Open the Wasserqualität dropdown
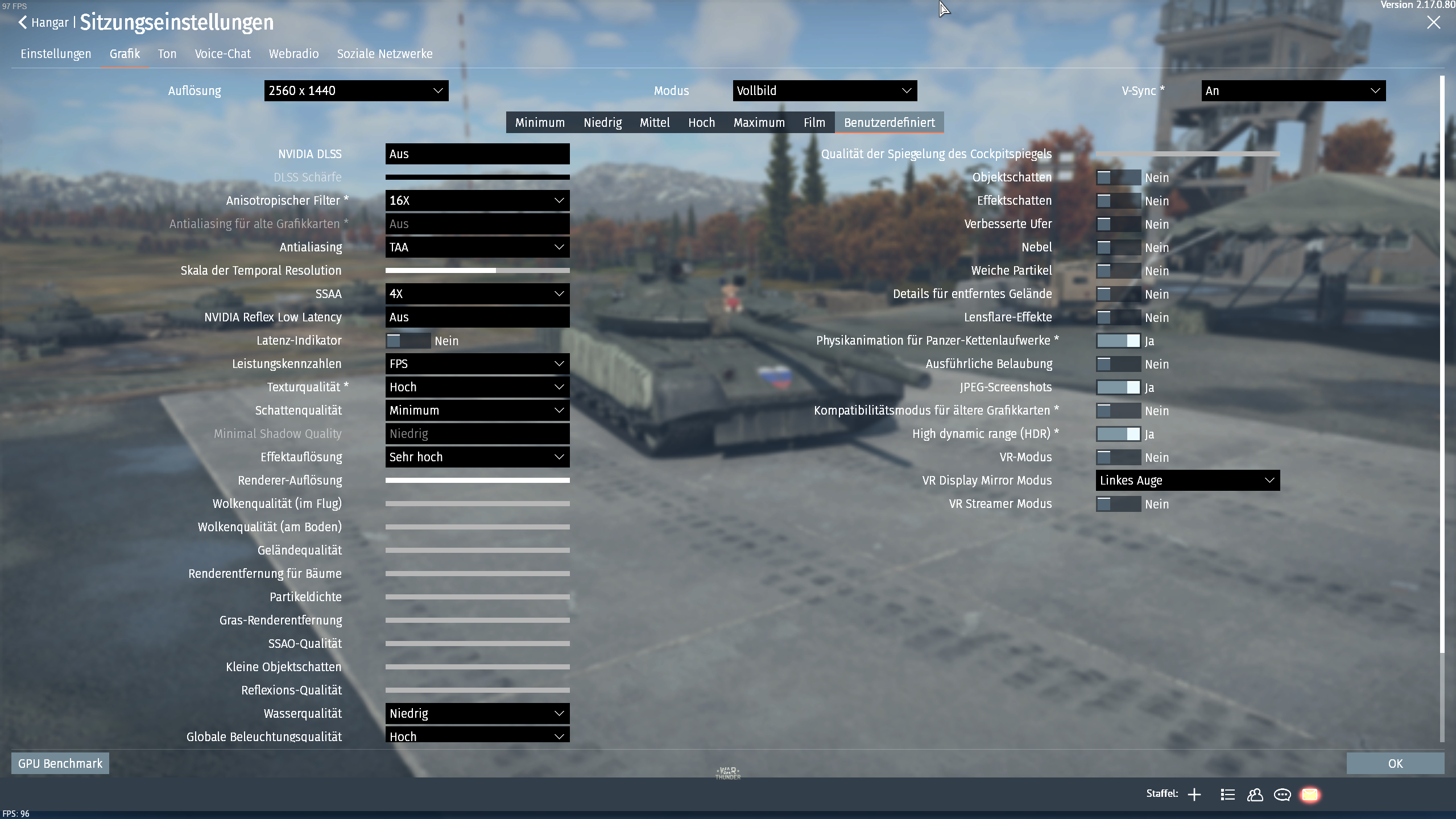Screen dimensions: 1456x819 point(477,713)
